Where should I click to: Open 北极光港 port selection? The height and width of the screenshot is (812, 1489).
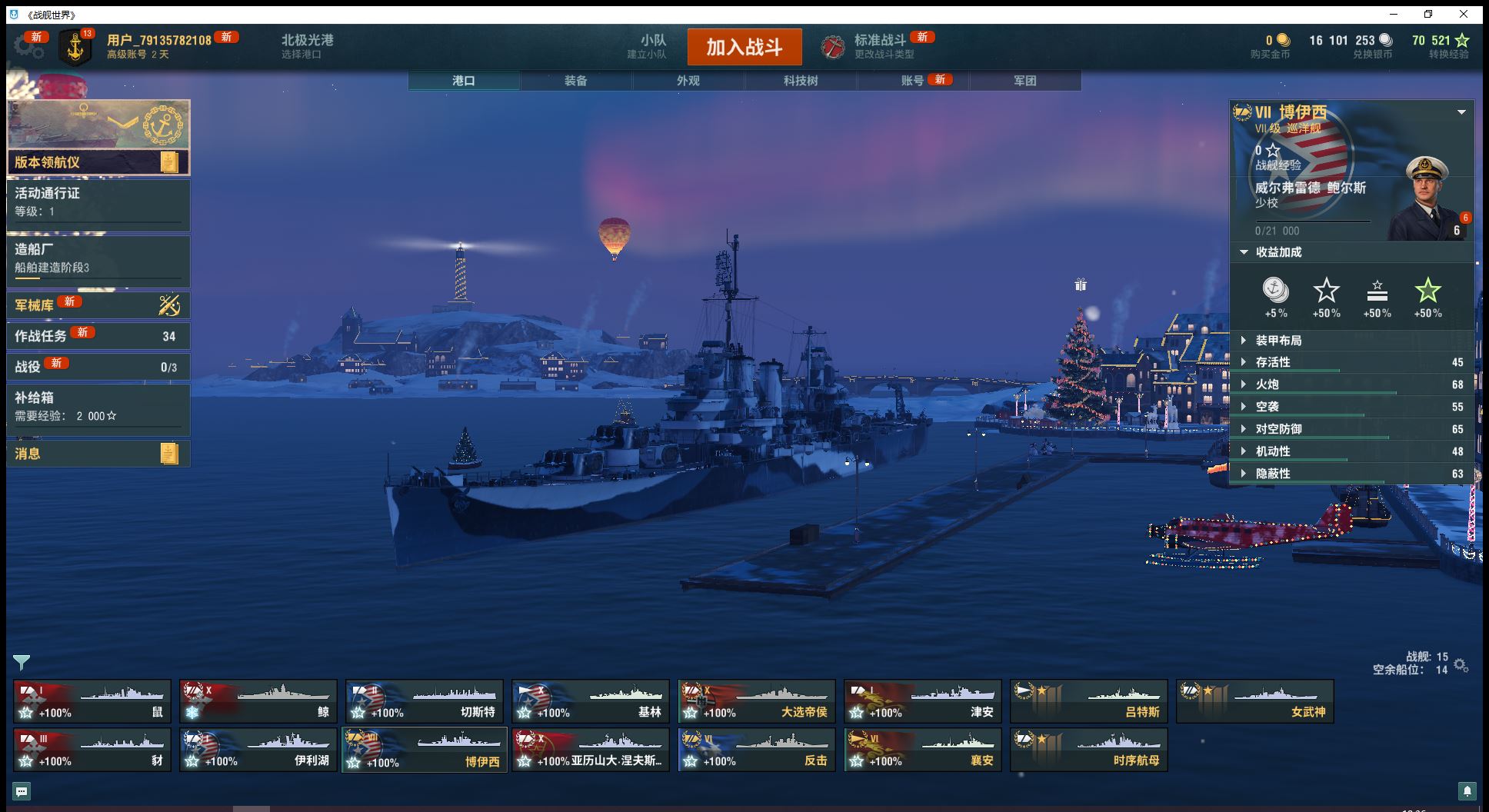click(x=307, y=46)
